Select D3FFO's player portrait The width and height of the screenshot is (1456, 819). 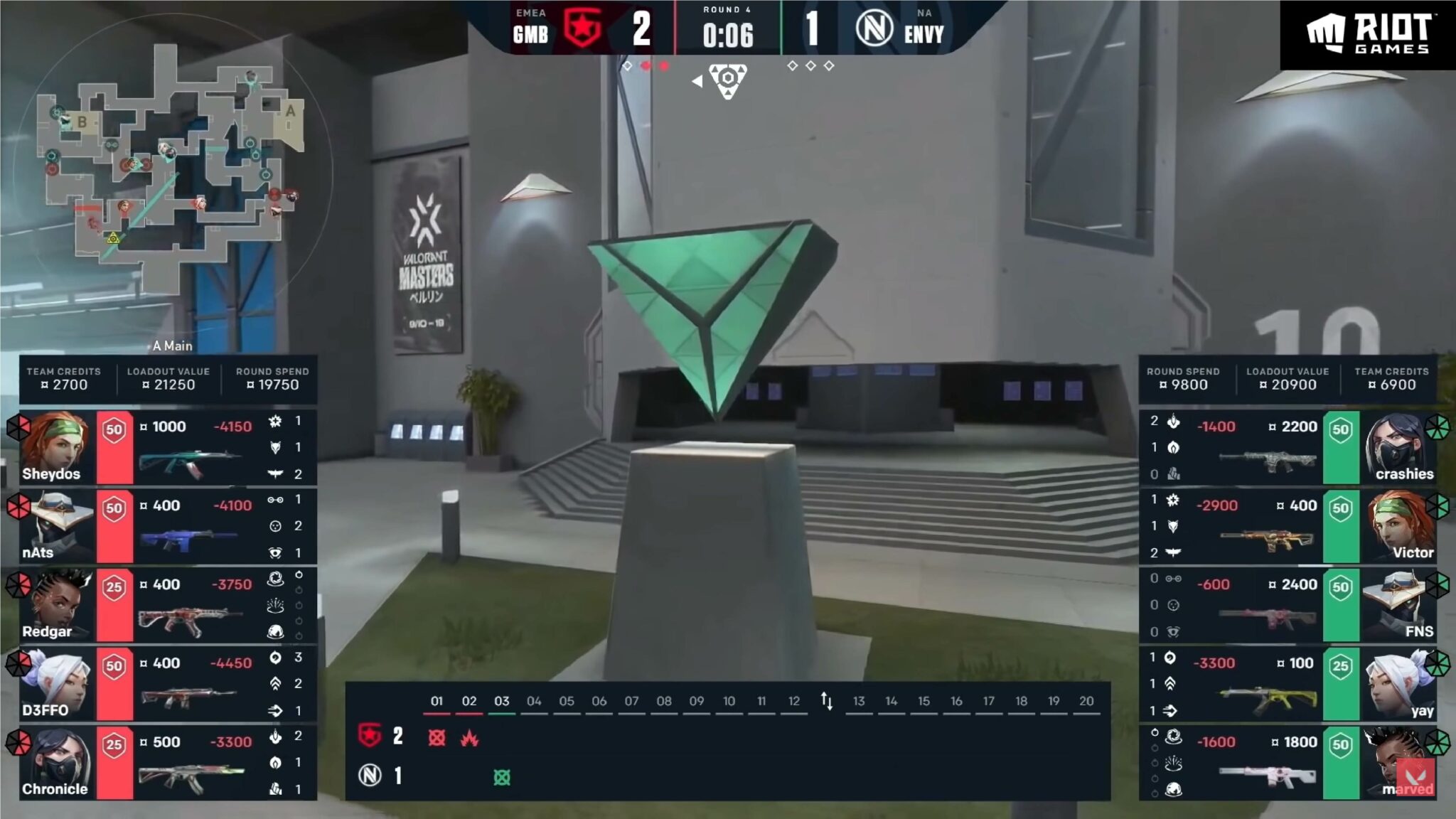(x=57, y=684)
